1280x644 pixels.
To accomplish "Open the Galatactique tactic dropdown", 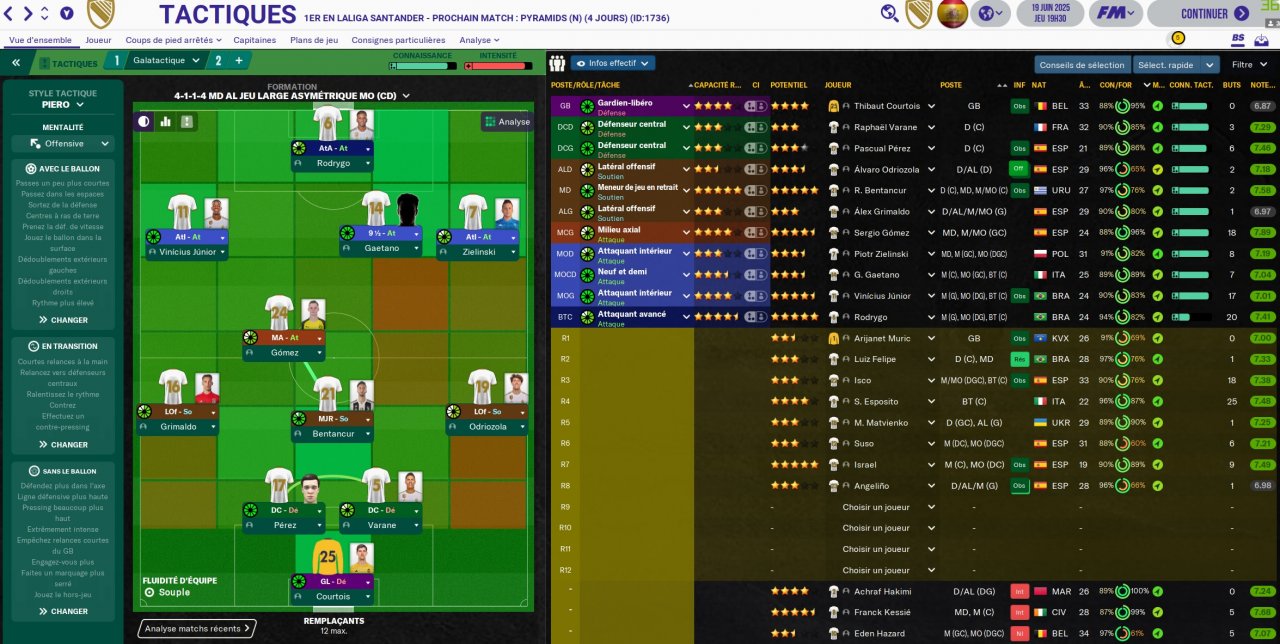I will (167, 61).
